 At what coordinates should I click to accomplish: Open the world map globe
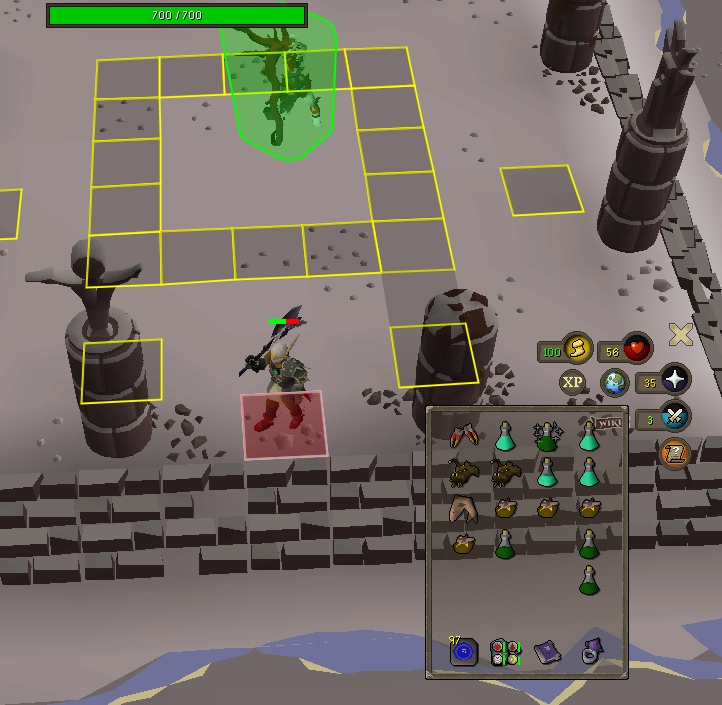pos(614,382)
